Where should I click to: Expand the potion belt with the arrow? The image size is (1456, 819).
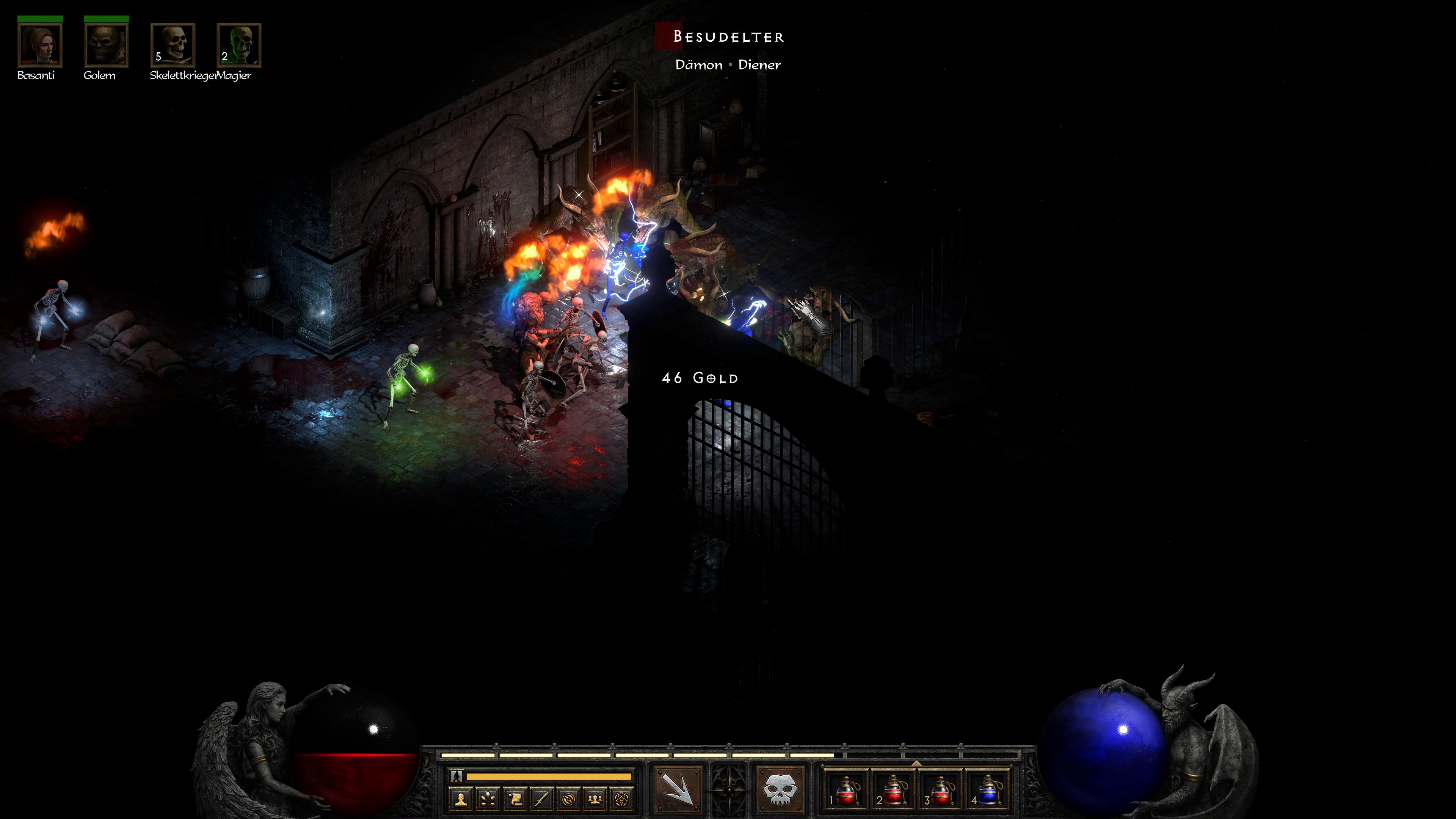pos(916,763)
